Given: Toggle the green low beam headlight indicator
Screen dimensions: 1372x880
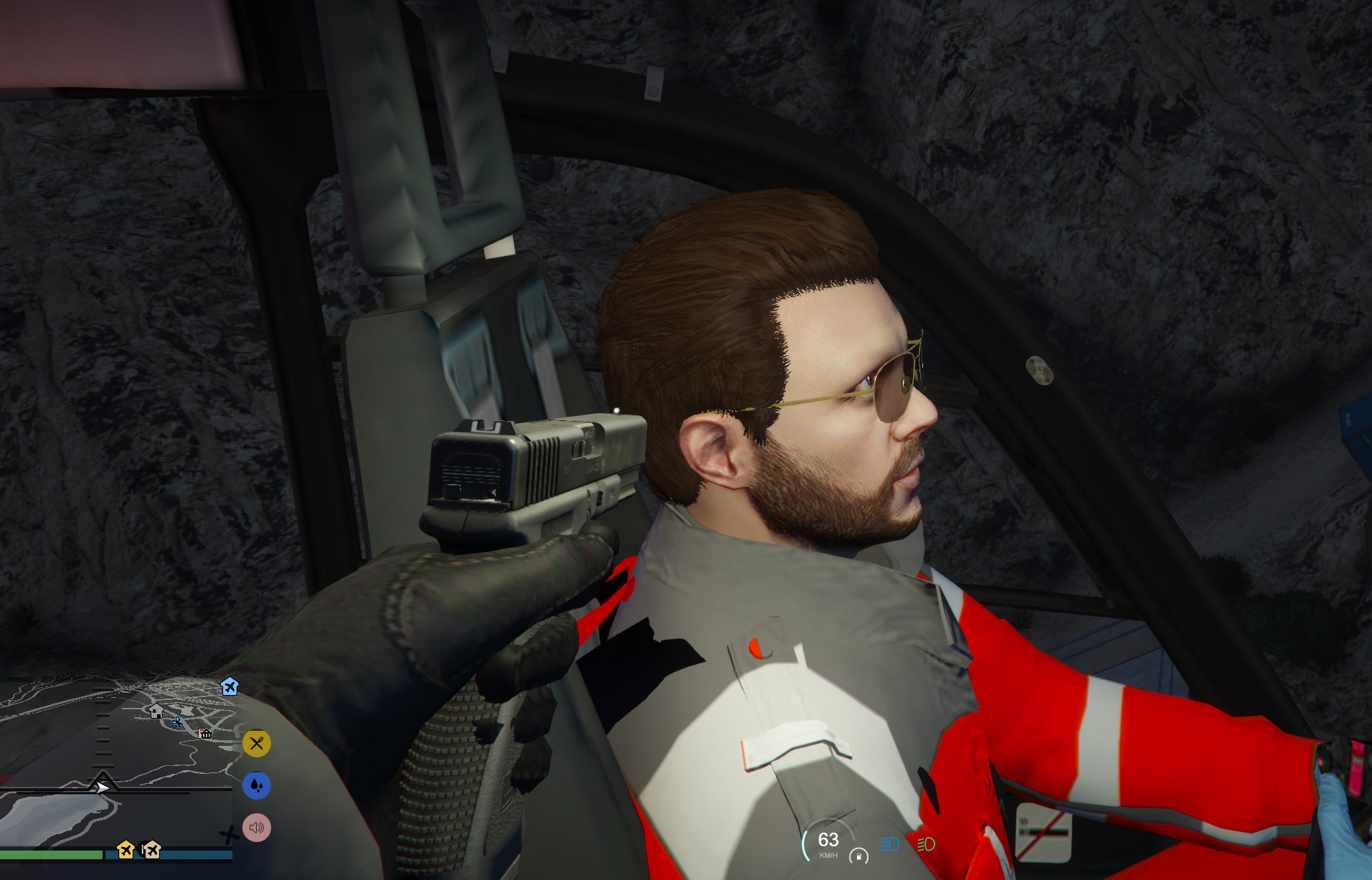Looking at the screenshot, I should [926, 844].
